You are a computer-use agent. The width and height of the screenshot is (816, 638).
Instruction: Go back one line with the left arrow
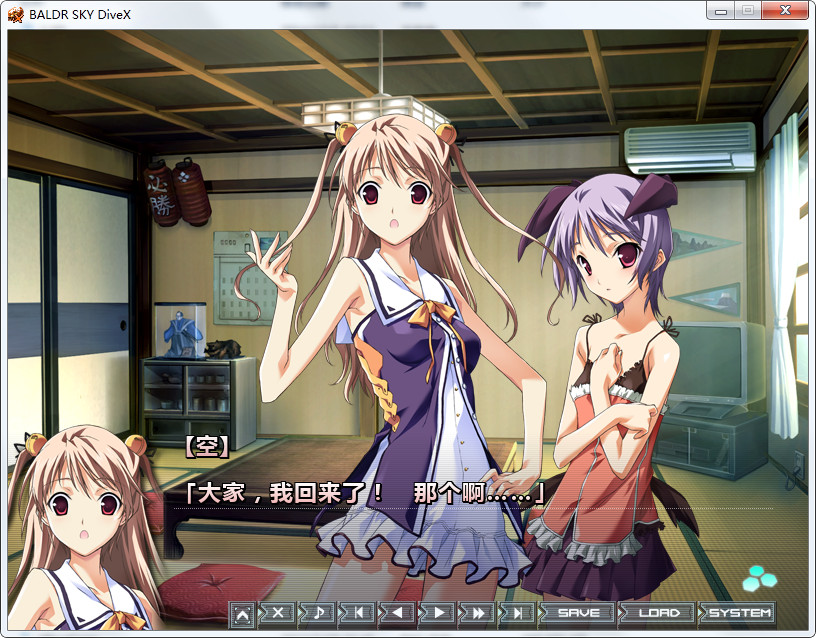click(398, 613)
